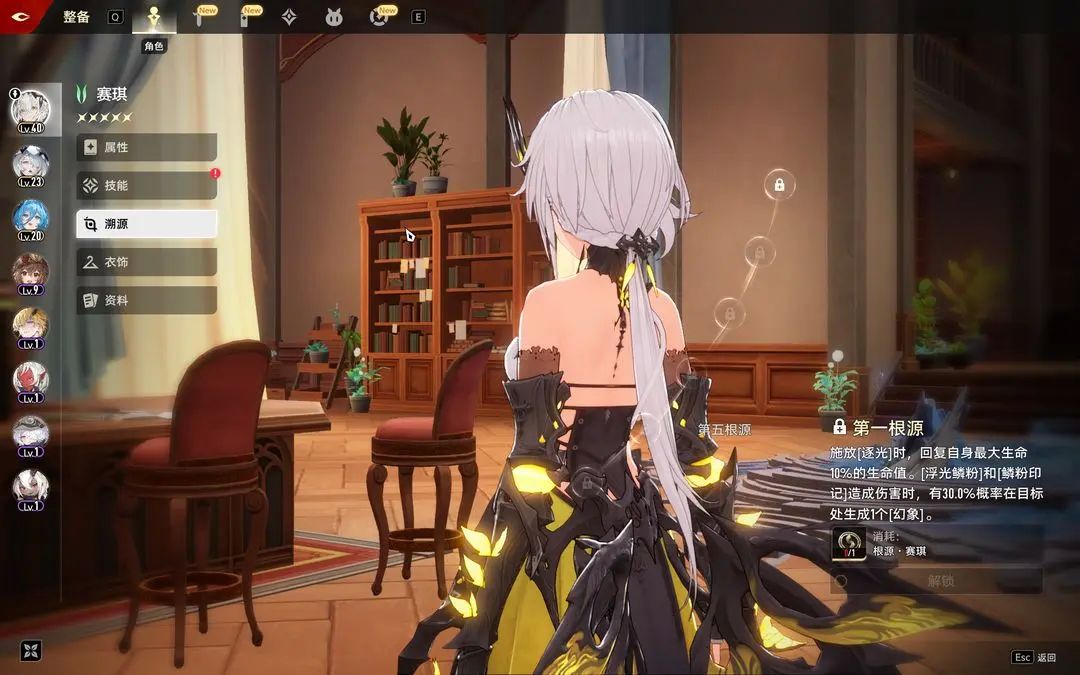The height and width of the screenshot is (675, 1080).
Task: Open the four-pointed star tab
Action: (x=289, y=17)
